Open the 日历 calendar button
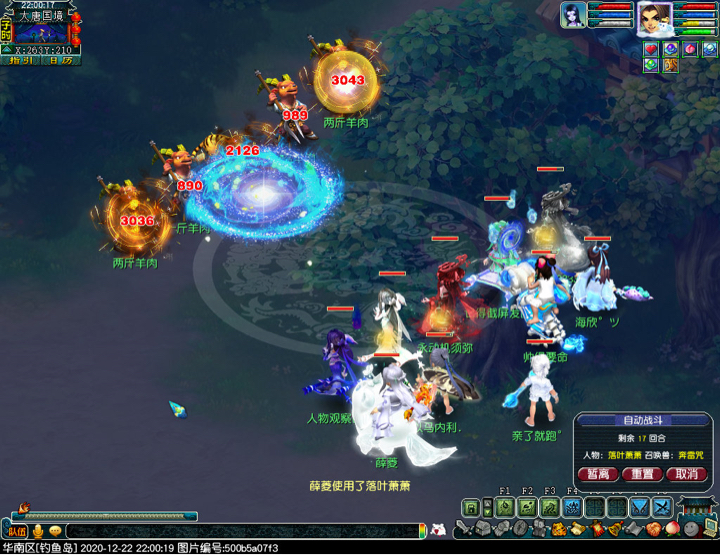Screen dimensions: 720x555 (60, 61)
